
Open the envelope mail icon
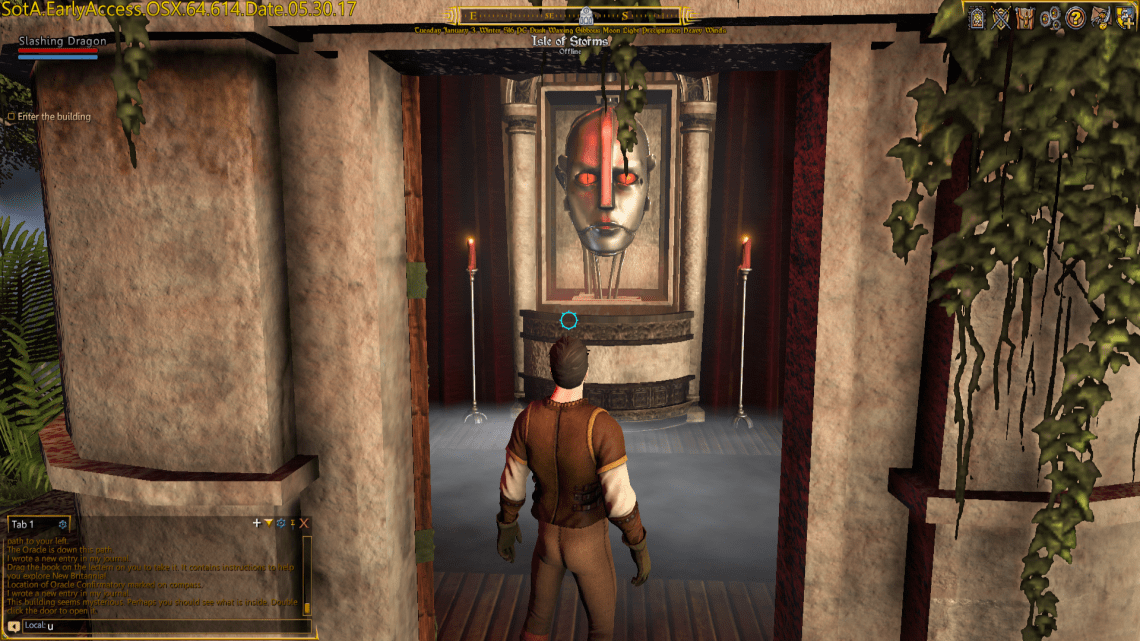pyautogui.click(x=1100, y=17)
